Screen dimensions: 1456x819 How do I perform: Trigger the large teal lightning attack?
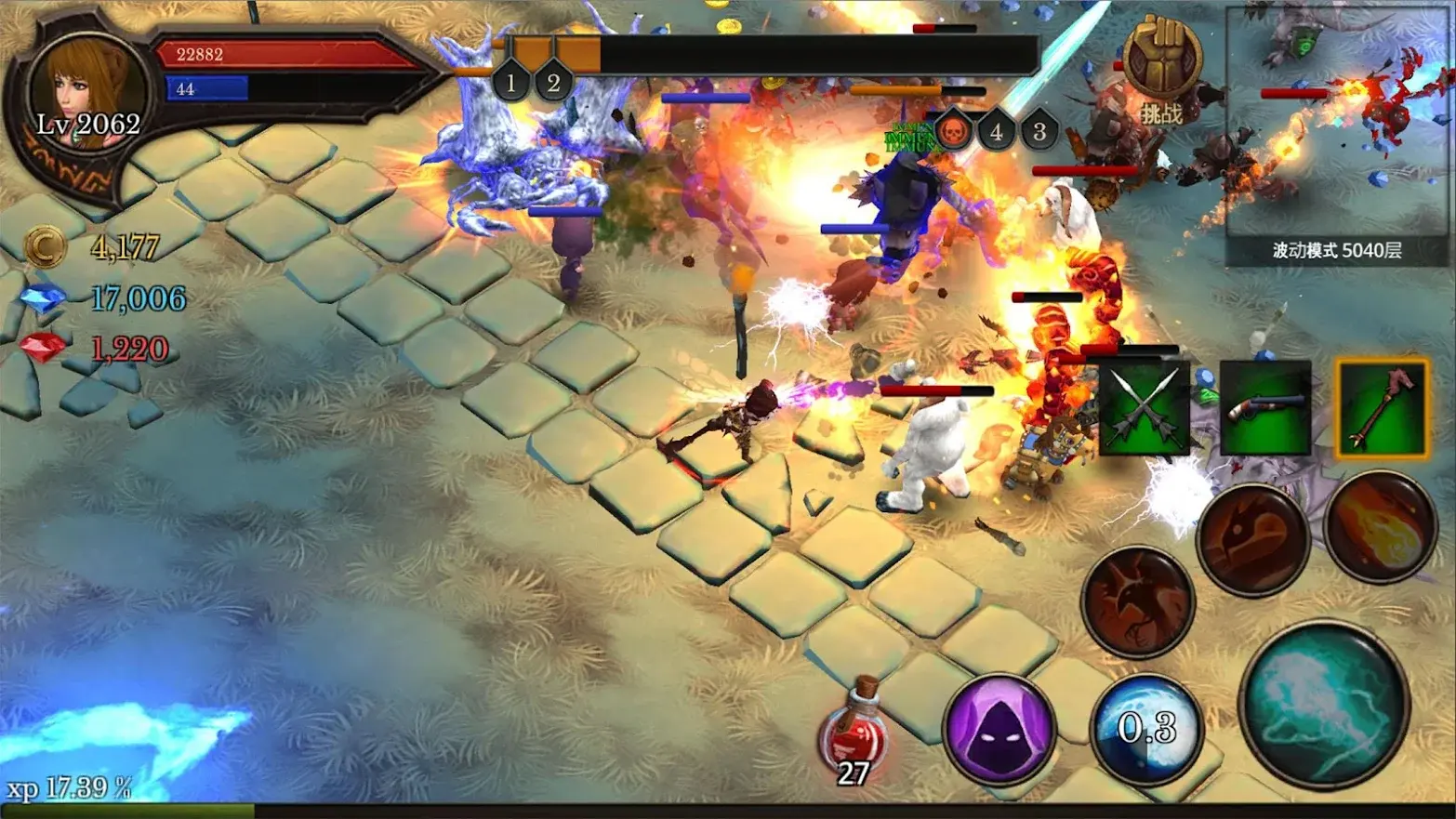point(1325,705)
